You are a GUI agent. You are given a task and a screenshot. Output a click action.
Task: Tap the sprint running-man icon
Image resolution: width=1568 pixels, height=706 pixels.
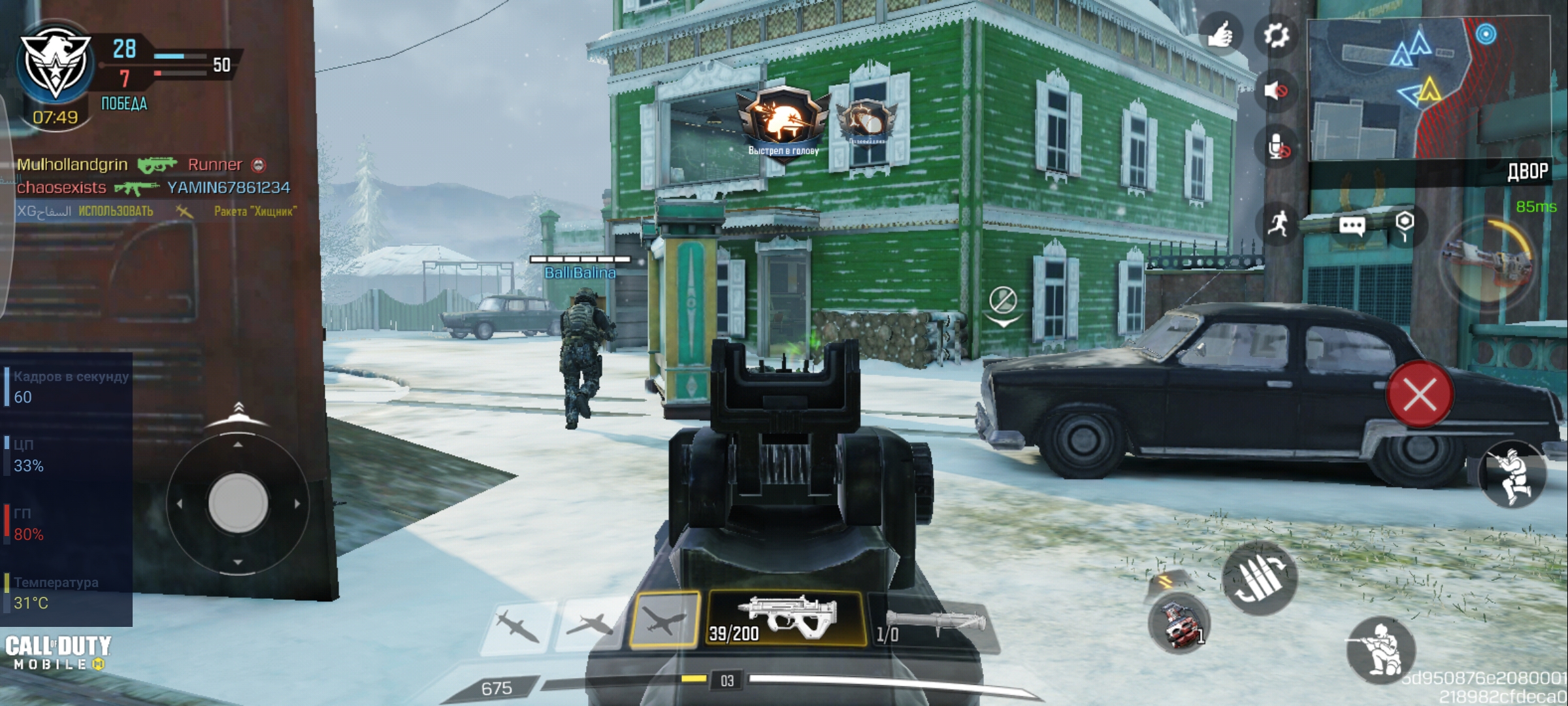pyautogui.click(x=1279, y=224)
